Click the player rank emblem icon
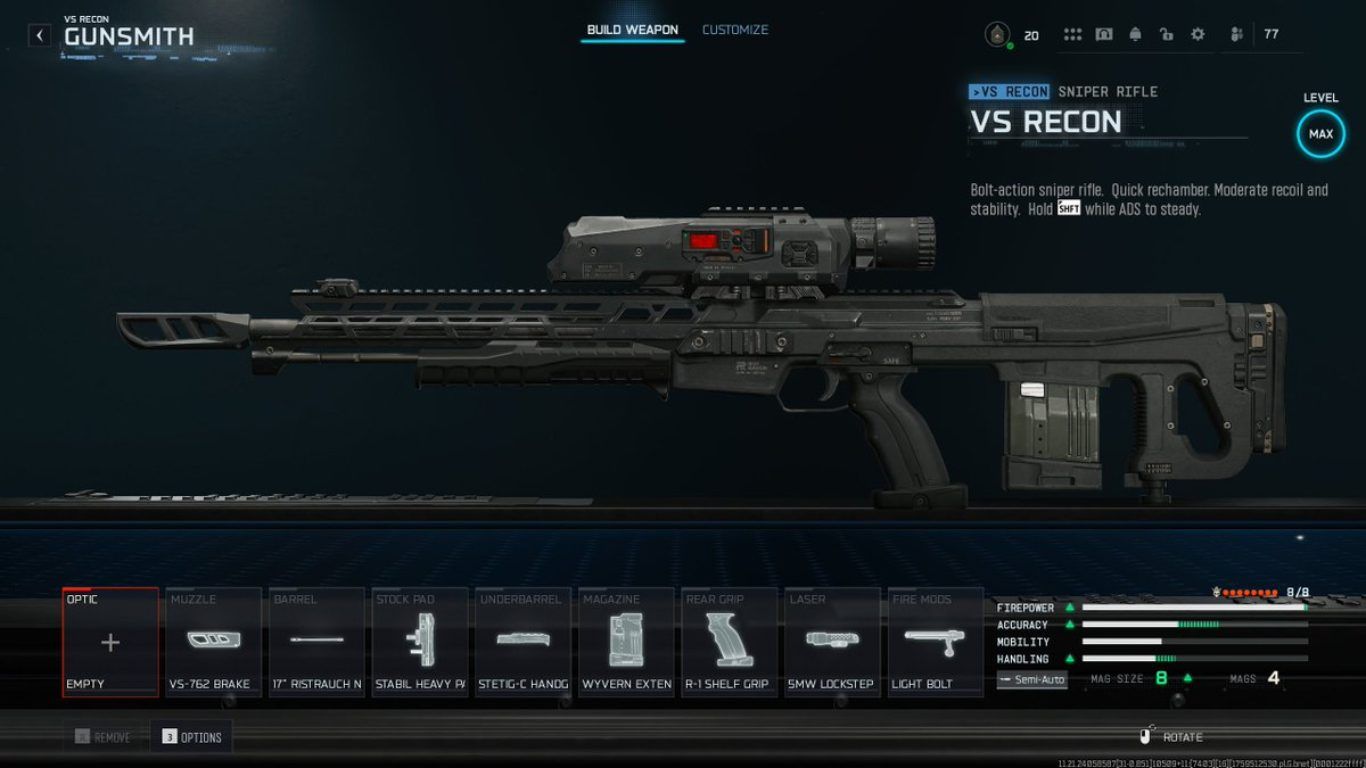The image size is (1366, 768). pyautogui.click(x=996, y=36)
